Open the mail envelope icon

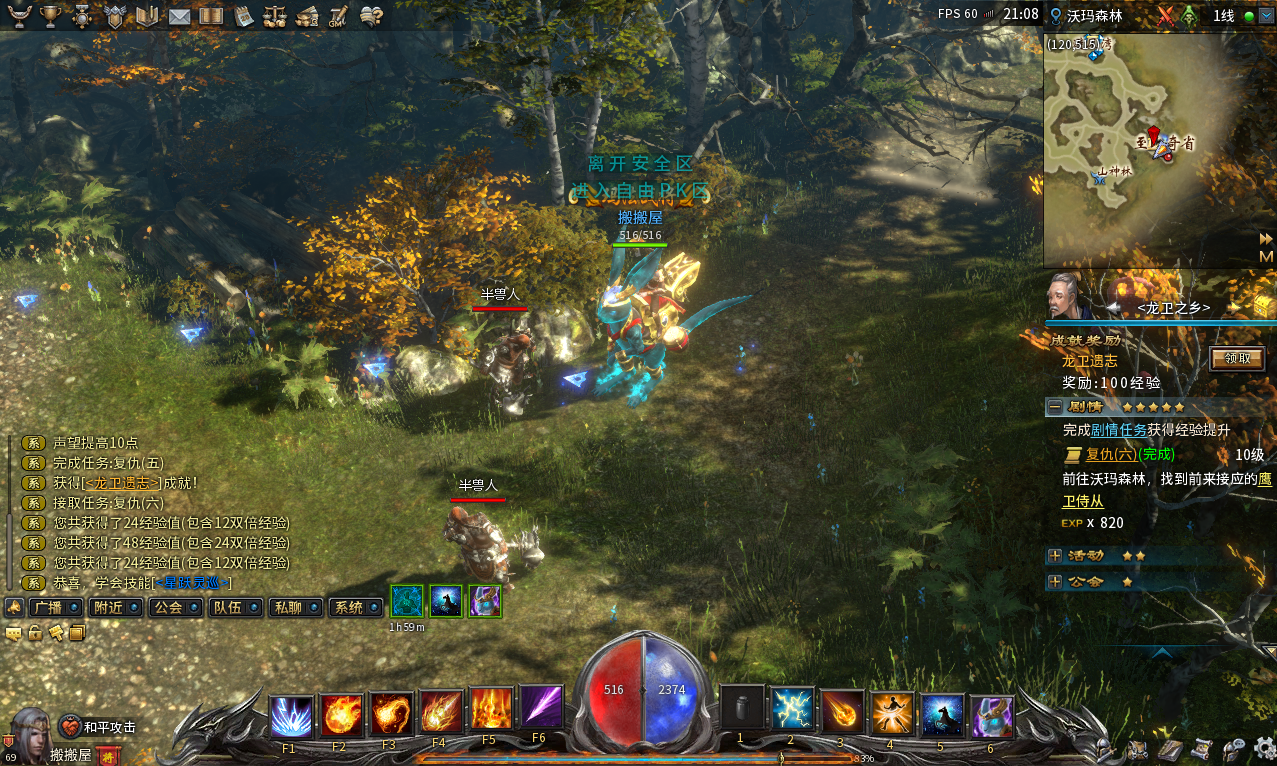pos(179,16)
